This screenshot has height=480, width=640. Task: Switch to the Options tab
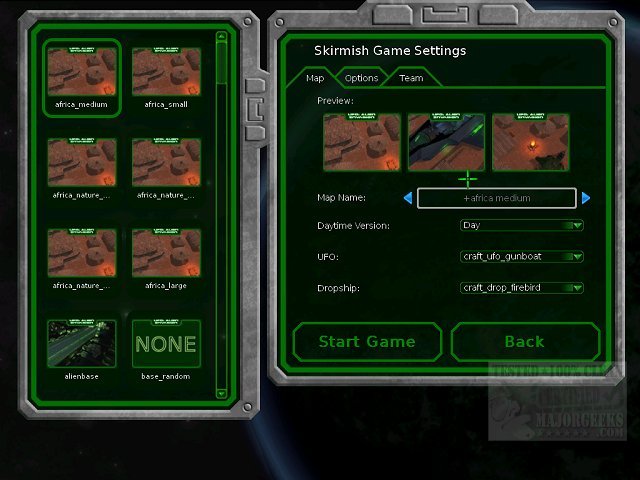coord(361,78)
